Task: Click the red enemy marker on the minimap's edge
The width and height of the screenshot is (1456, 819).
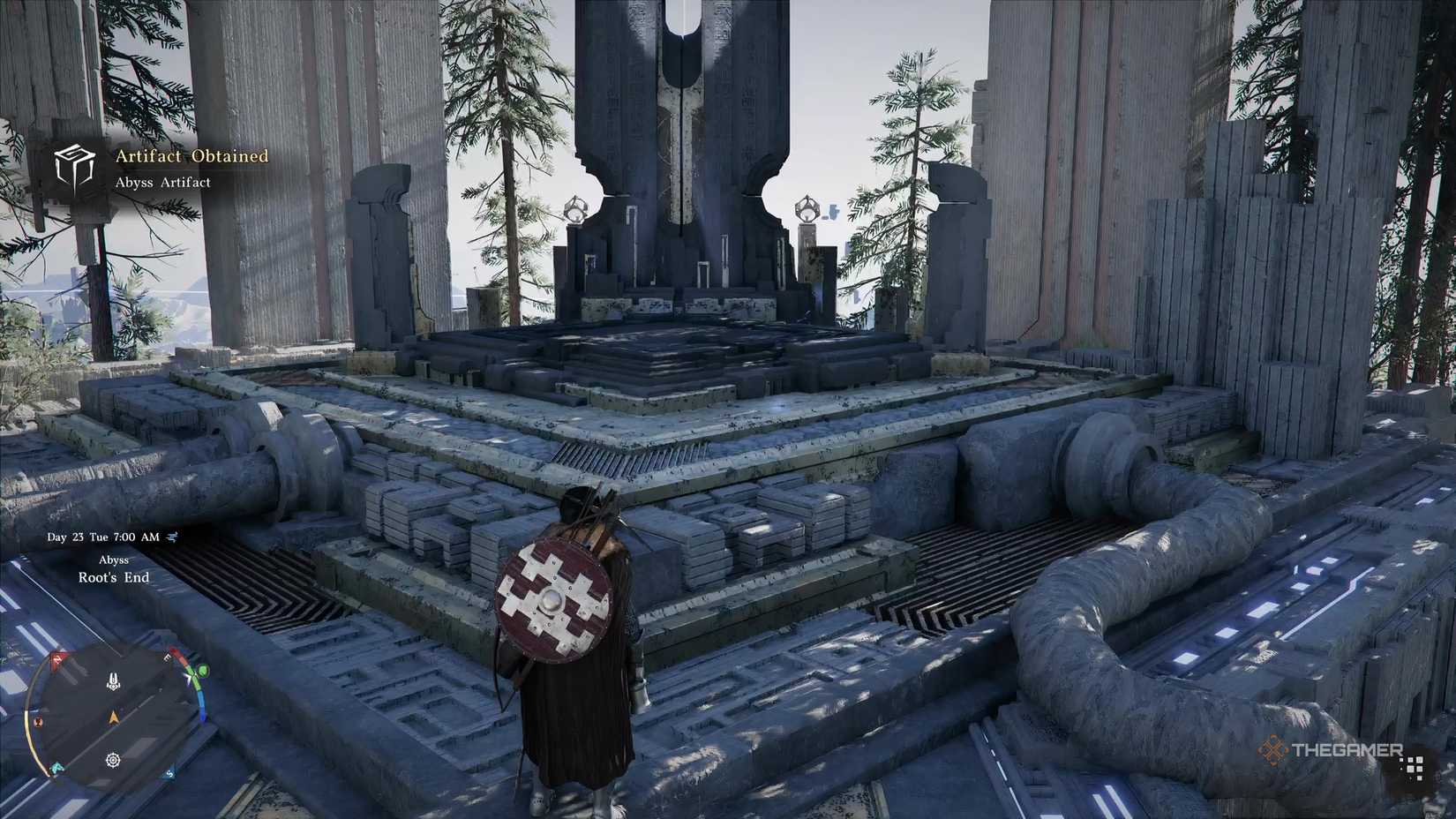Action: pos(58,658)
